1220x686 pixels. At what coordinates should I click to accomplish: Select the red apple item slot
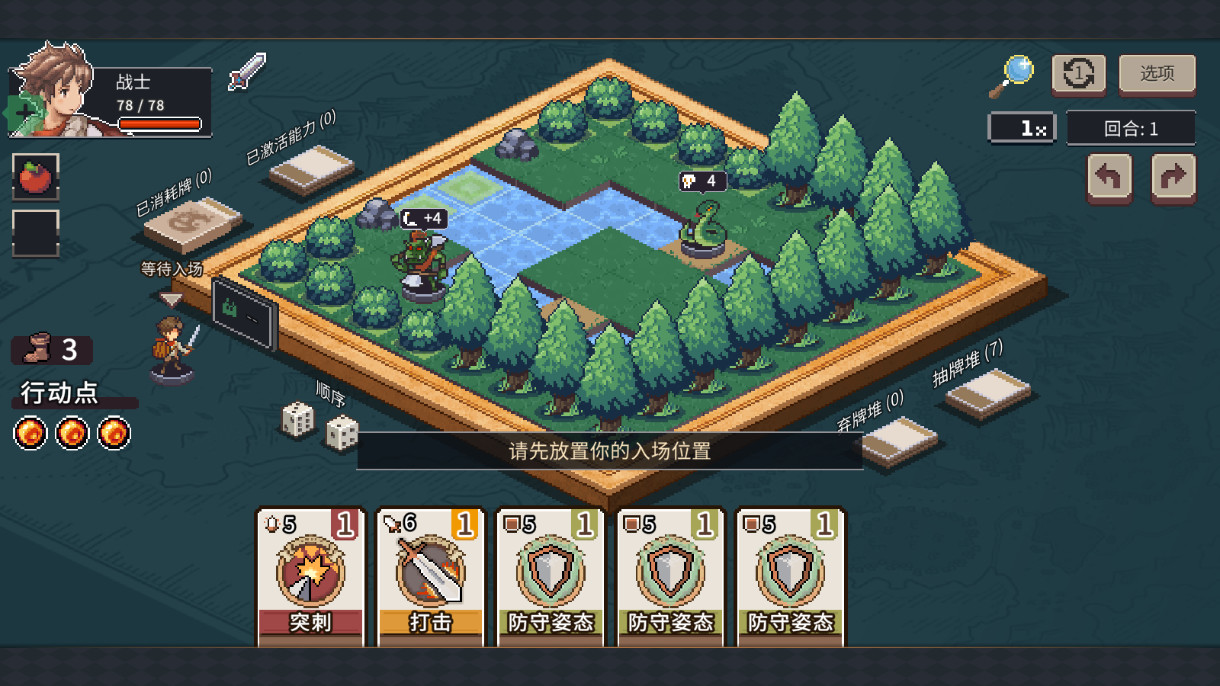pos(36,178)
